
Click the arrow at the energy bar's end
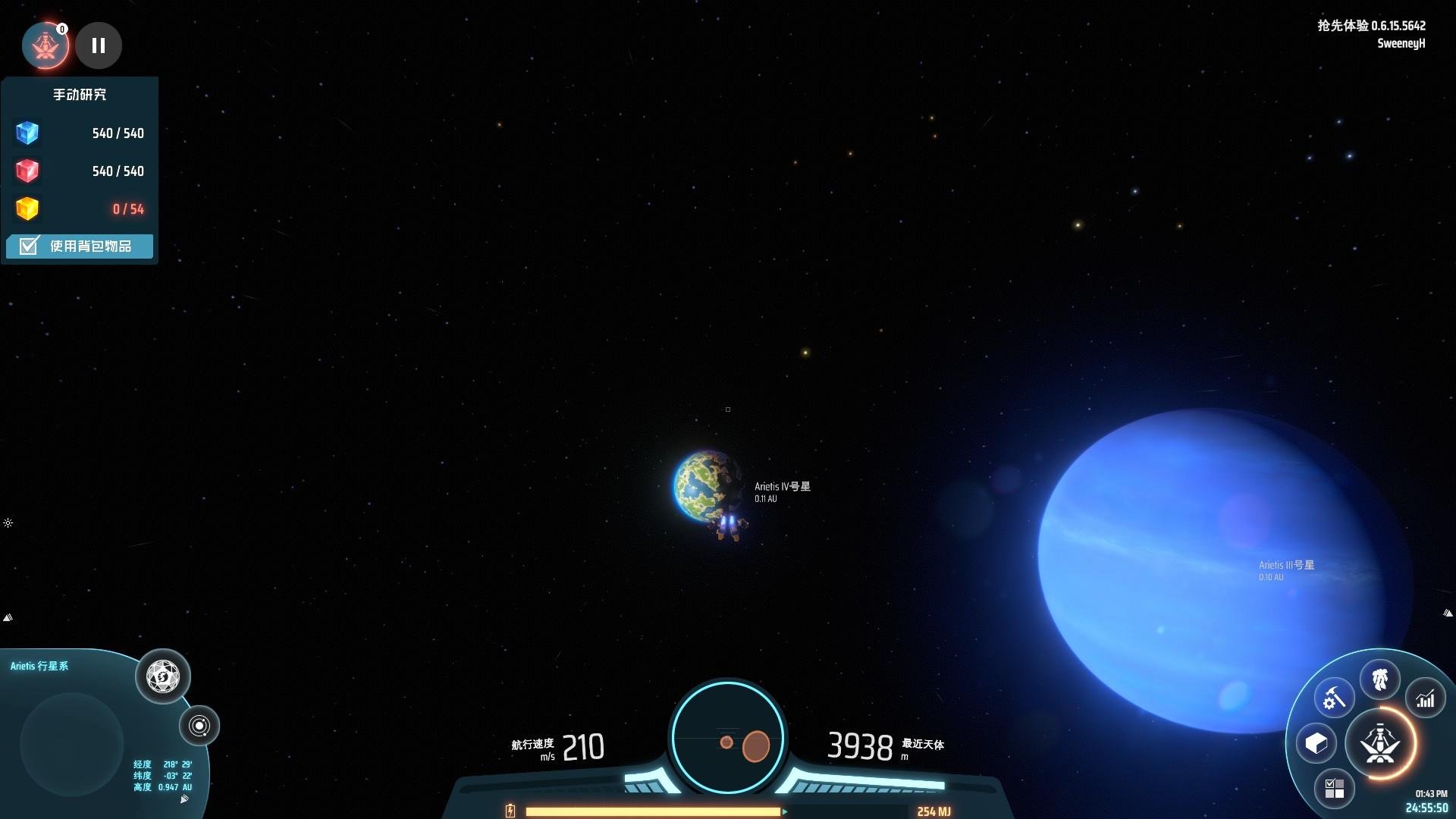click(785, 811)
